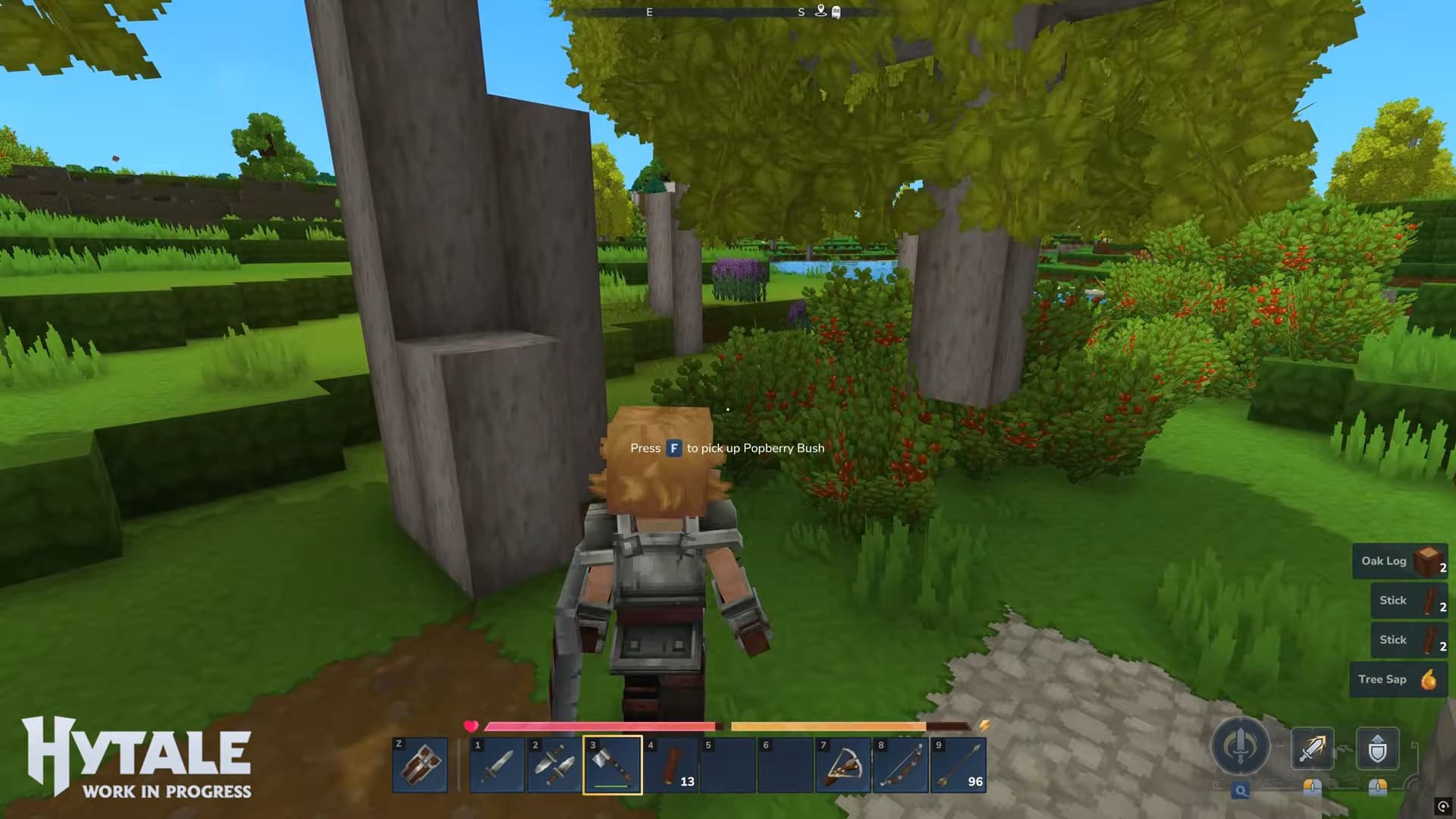Click the waypoint pin on the compass bar
1456x819 pixels.
point(820,11)
